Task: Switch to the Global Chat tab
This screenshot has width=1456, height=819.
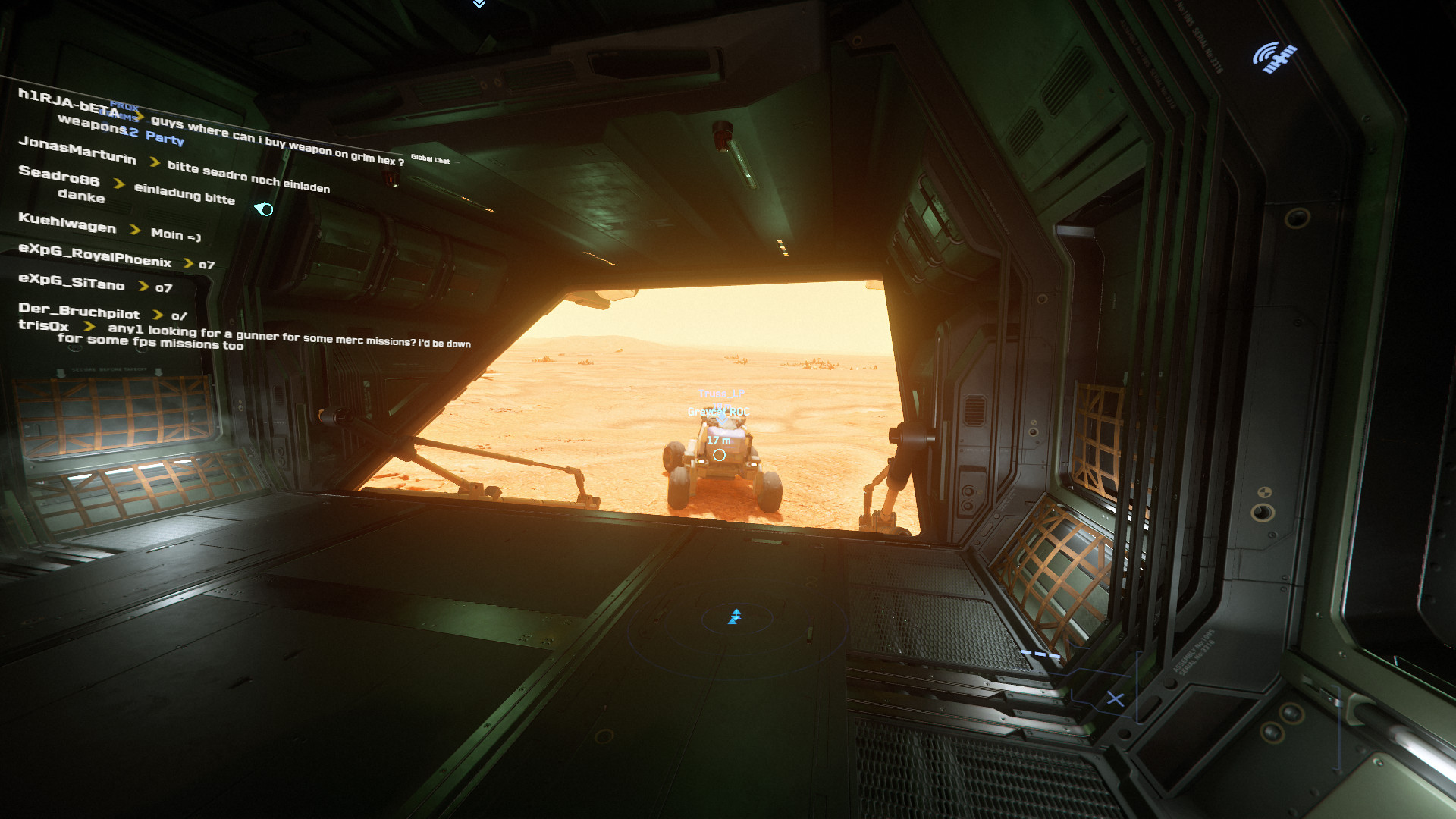Action: pos(431,160)
